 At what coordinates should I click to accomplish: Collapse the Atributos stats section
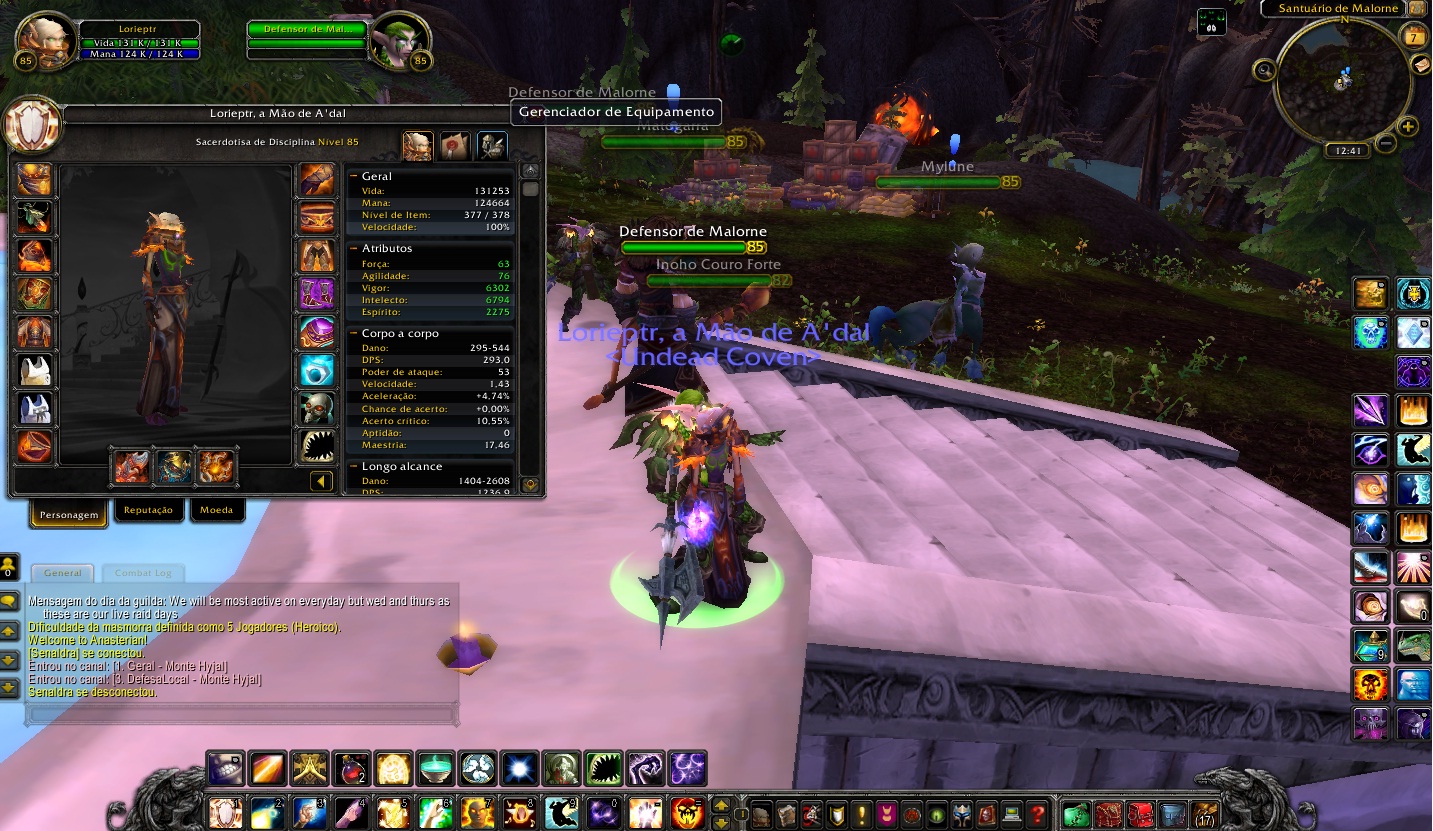[x=354, y=248]
